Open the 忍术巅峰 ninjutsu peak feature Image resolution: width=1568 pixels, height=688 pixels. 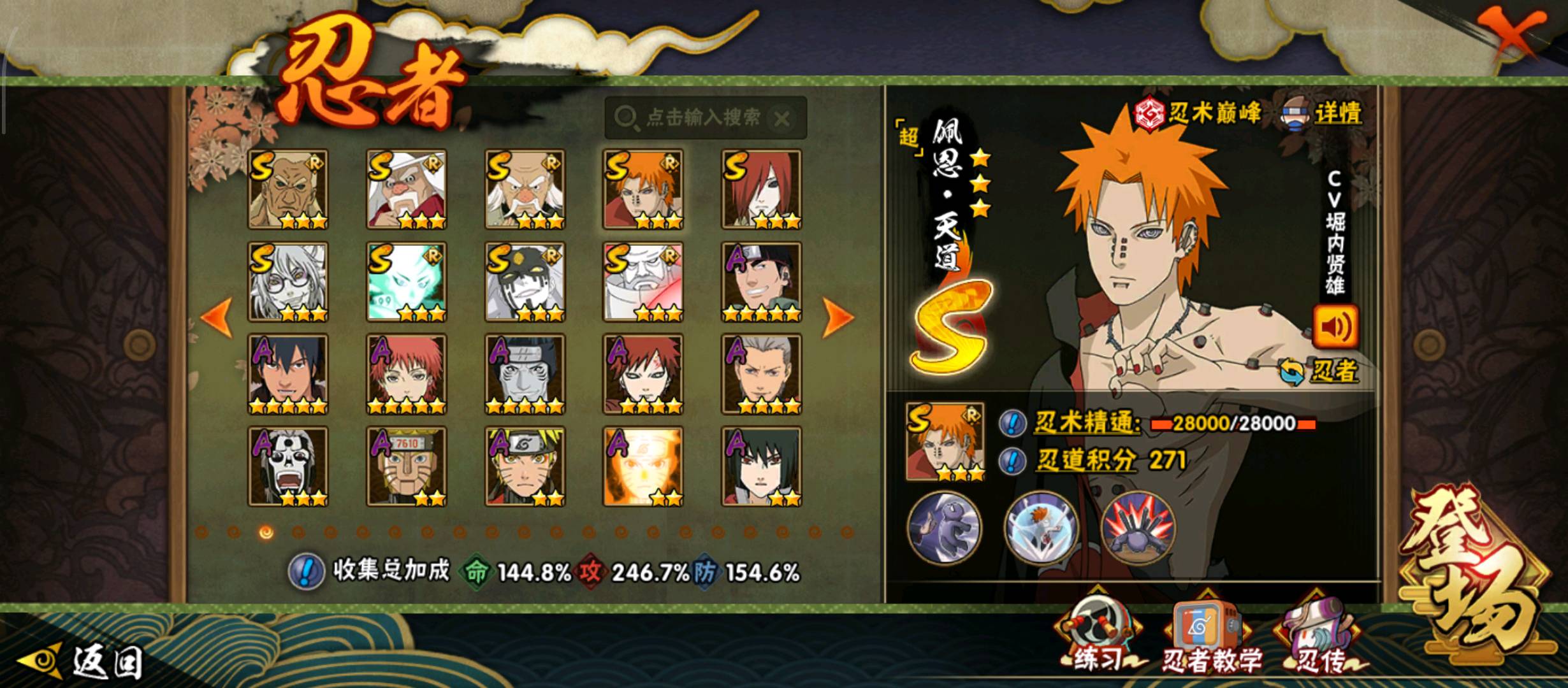[x=1198, y=113]
